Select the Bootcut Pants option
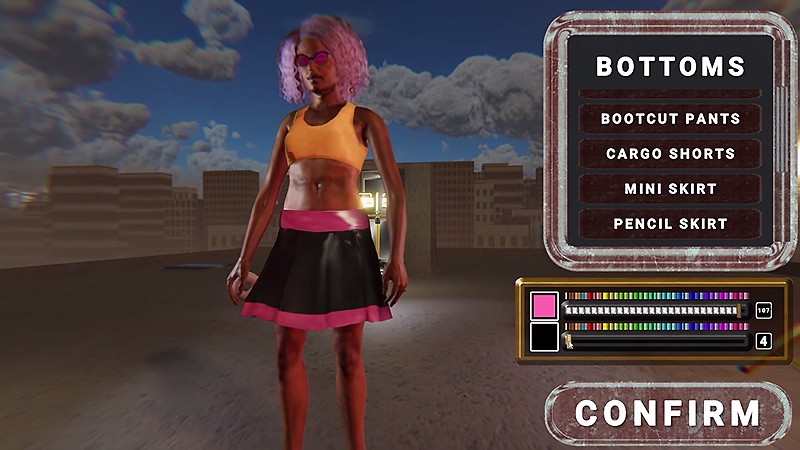 pyautogui.click(x=670, y=119)
